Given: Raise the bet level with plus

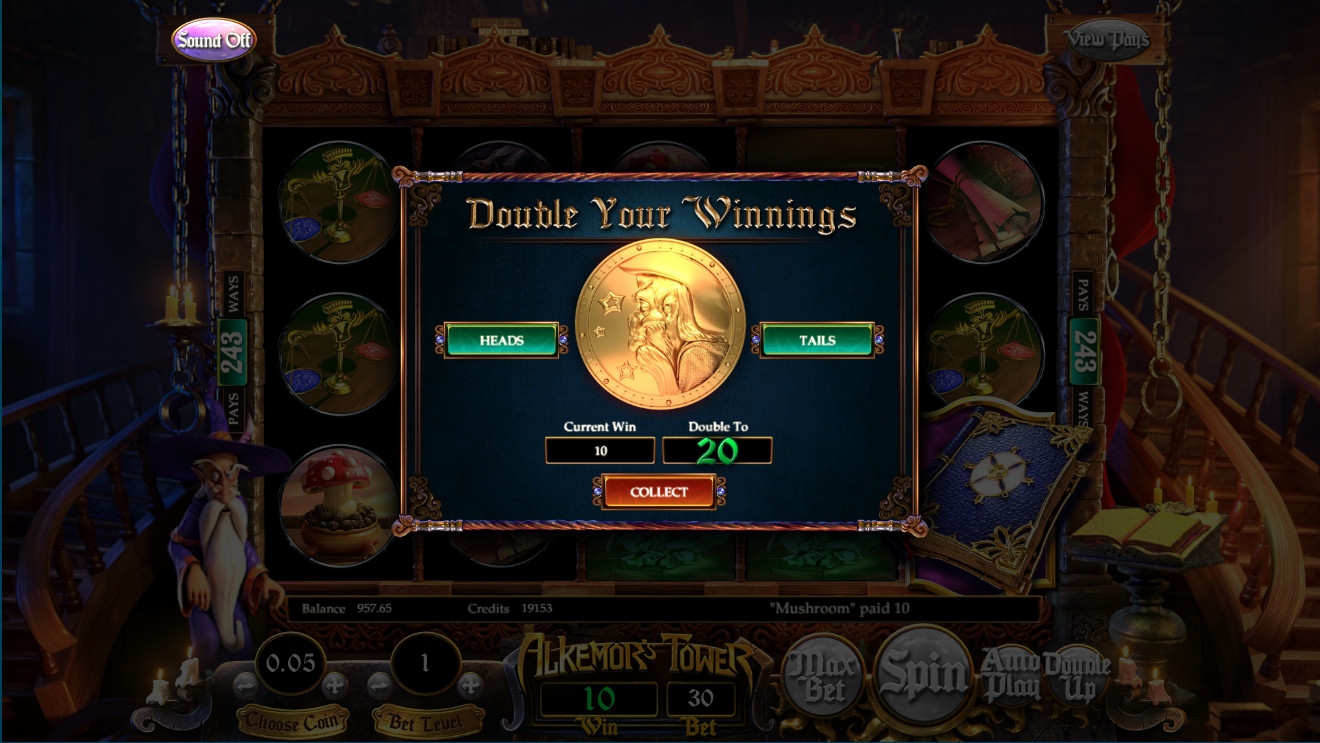Looking at the screenshot, I should (x=470, y=685).
